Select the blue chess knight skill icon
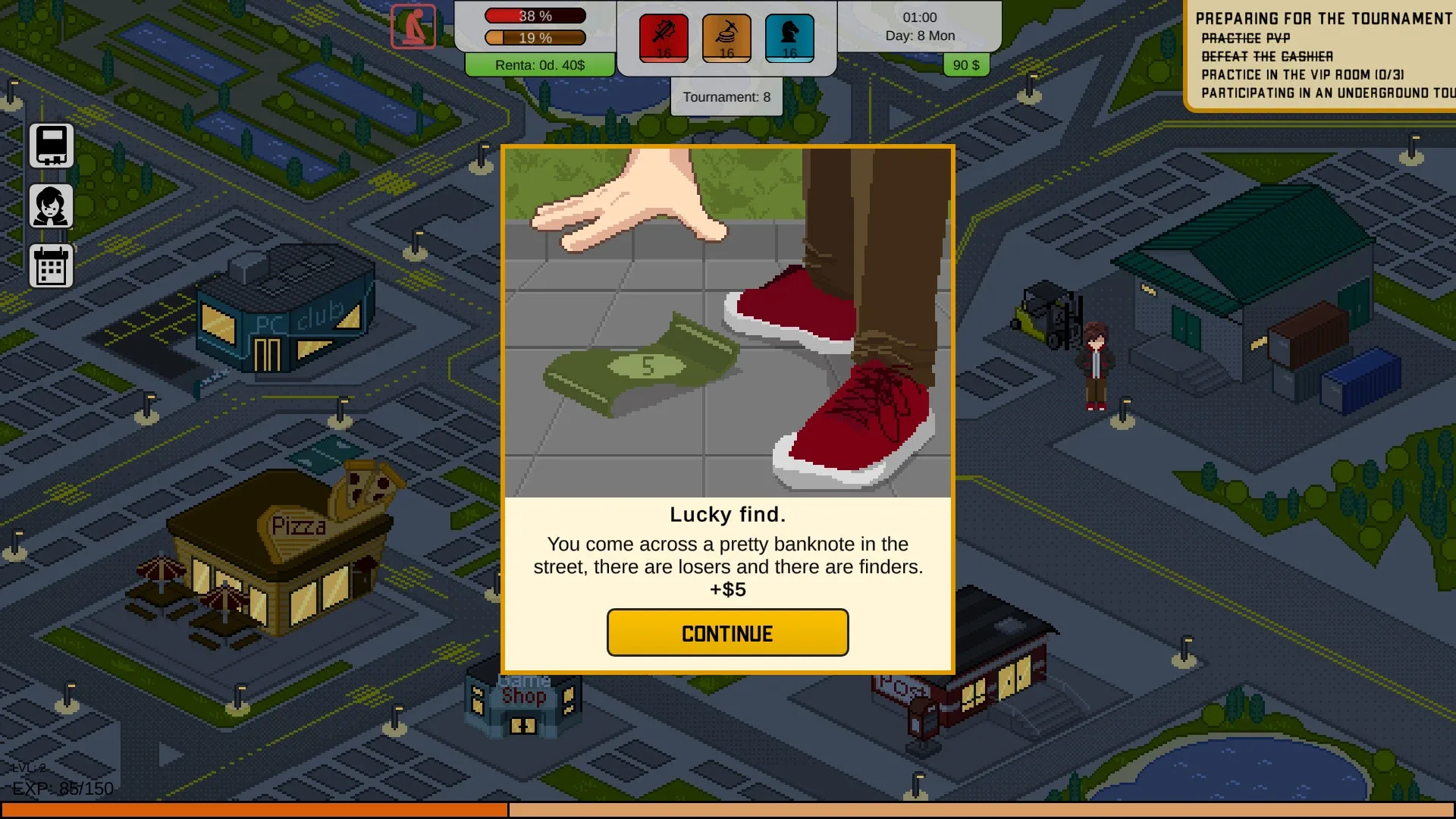 789,36
